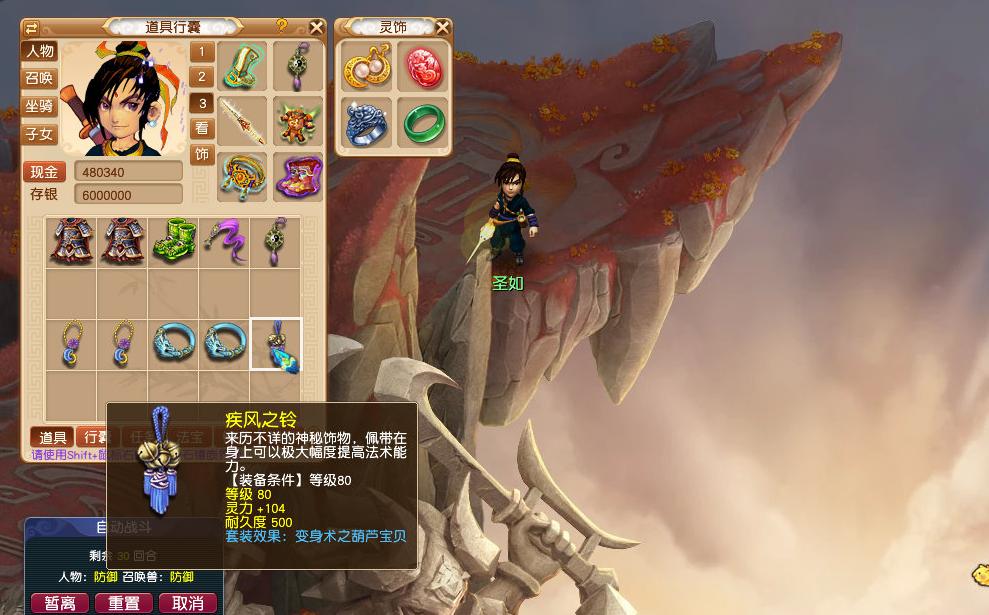This screenshot has width=989, height=615.
Task: Cancel auto-battle with 取消 button
Action: click(188, 603)
